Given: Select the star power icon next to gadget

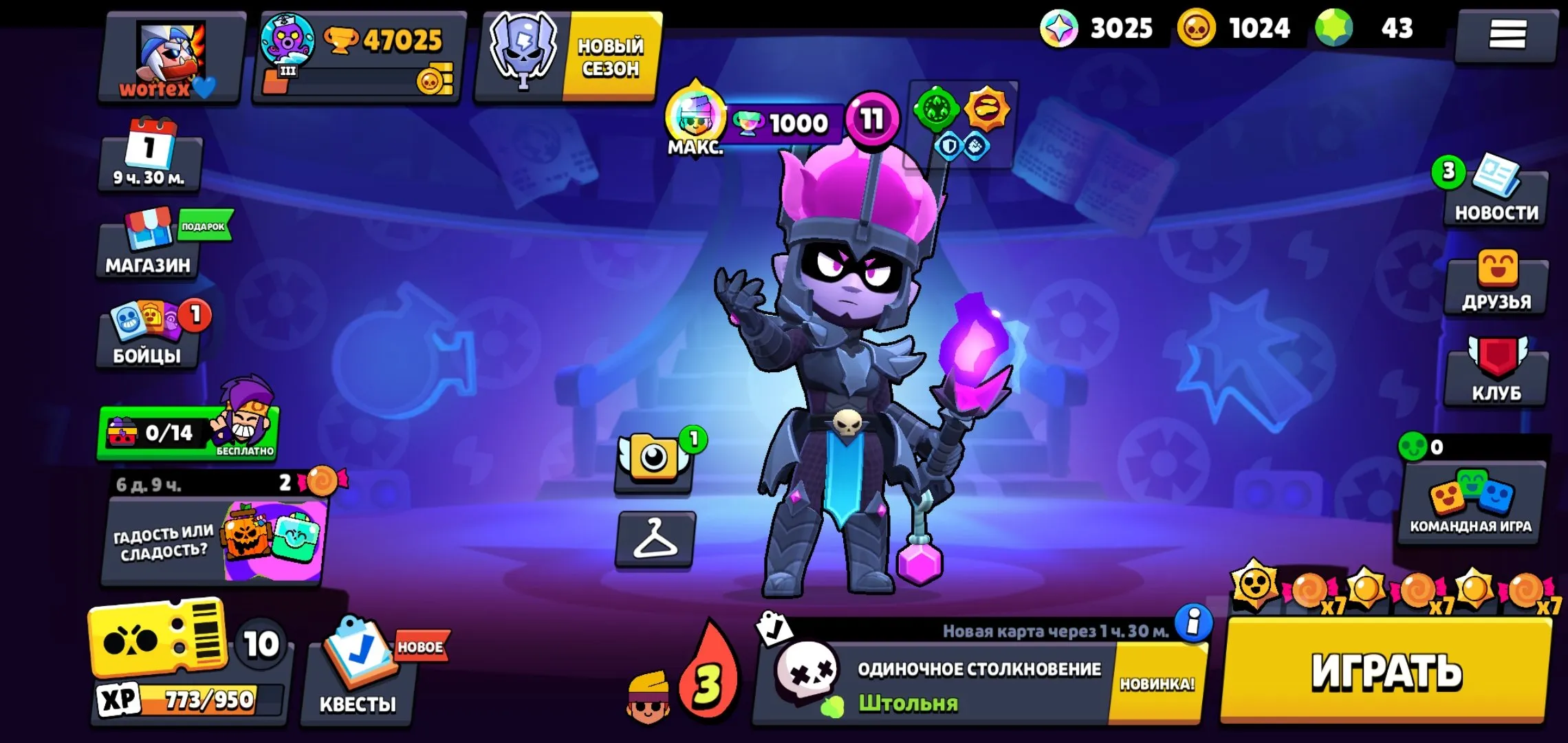Looking at the screenshot, I should click(x=985, y=108).
